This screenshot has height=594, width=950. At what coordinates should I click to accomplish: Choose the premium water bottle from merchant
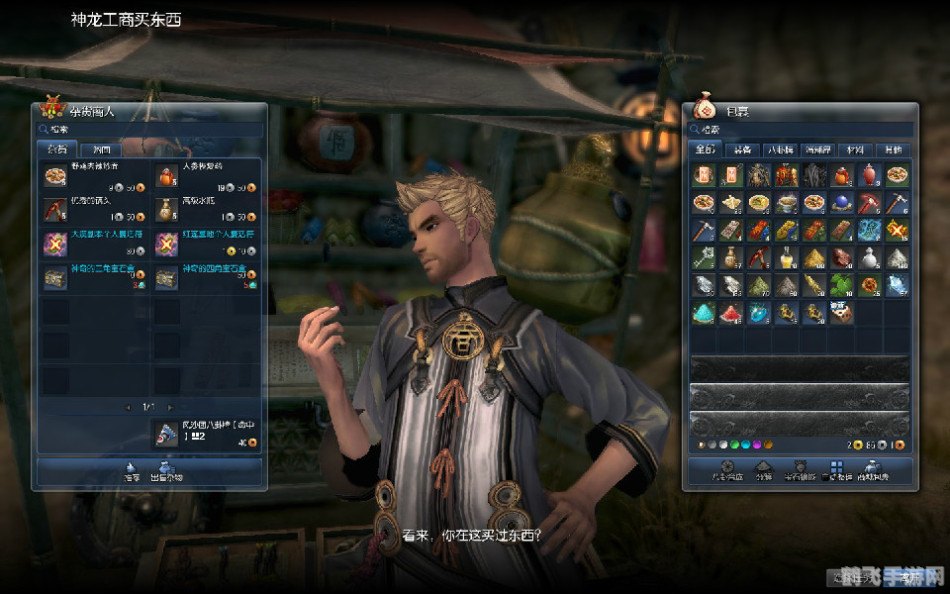166,209
